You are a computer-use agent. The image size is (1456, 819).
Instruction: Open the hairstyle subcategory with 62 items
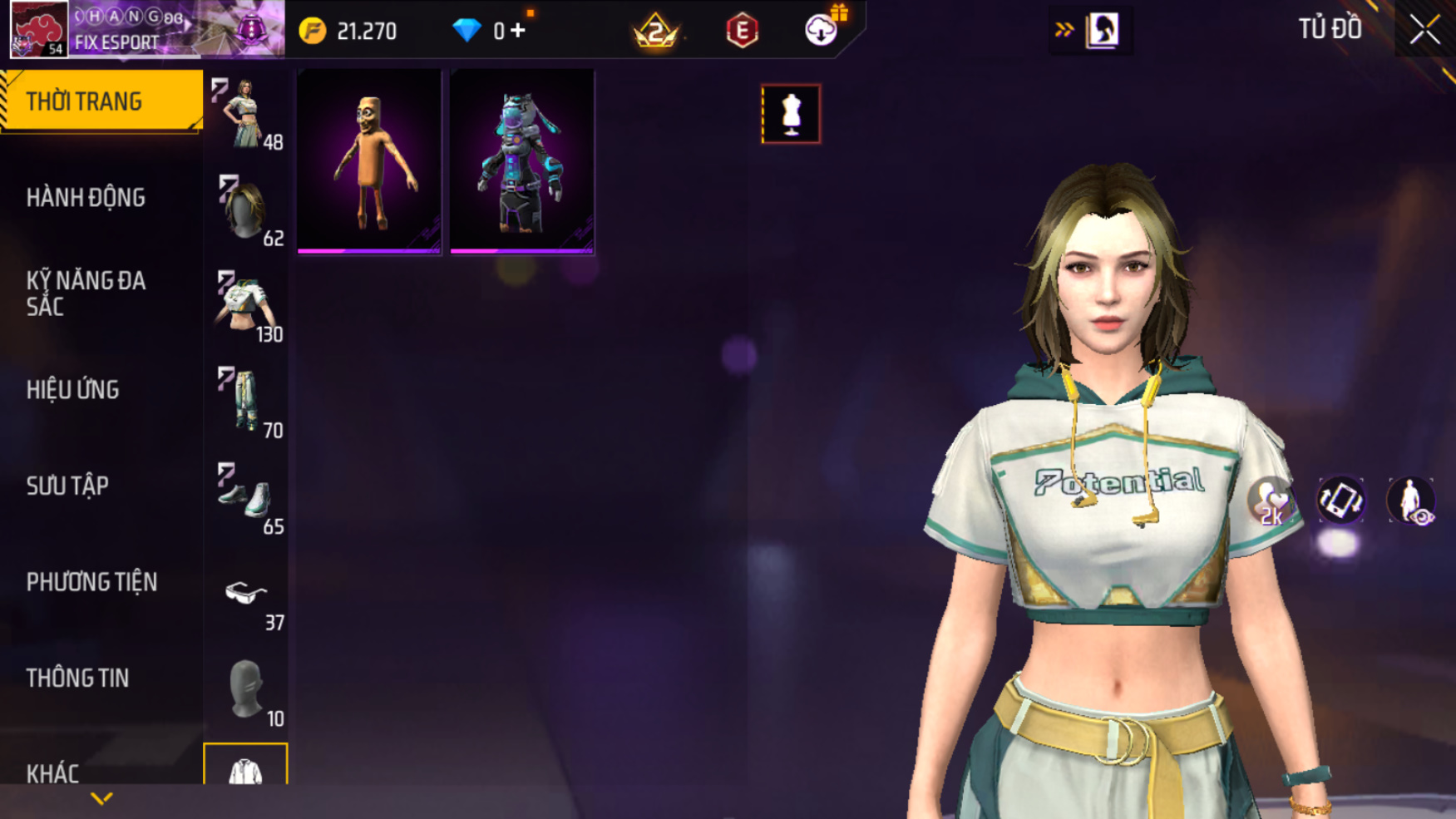(x=246, y=210)
